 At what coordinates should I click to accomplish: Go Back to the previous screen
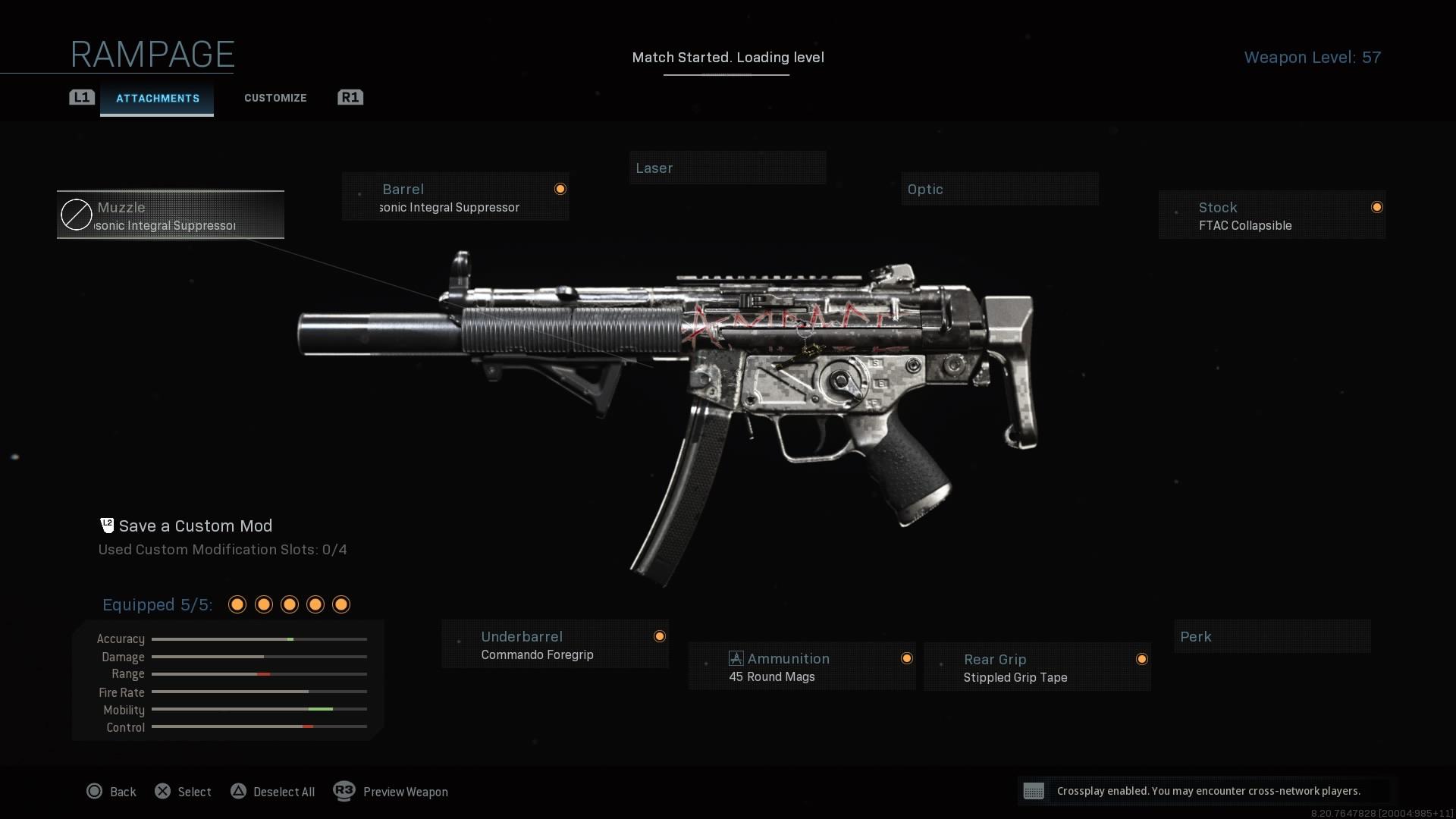pos(111,792)
